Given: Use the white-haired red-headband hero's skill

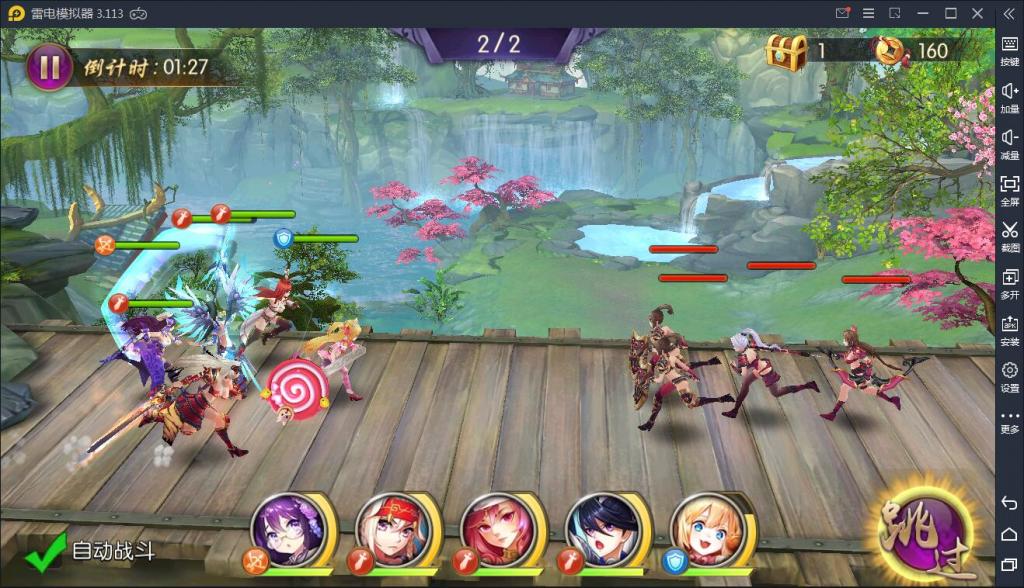Looking at the screenshot, I should pos(393,530).
